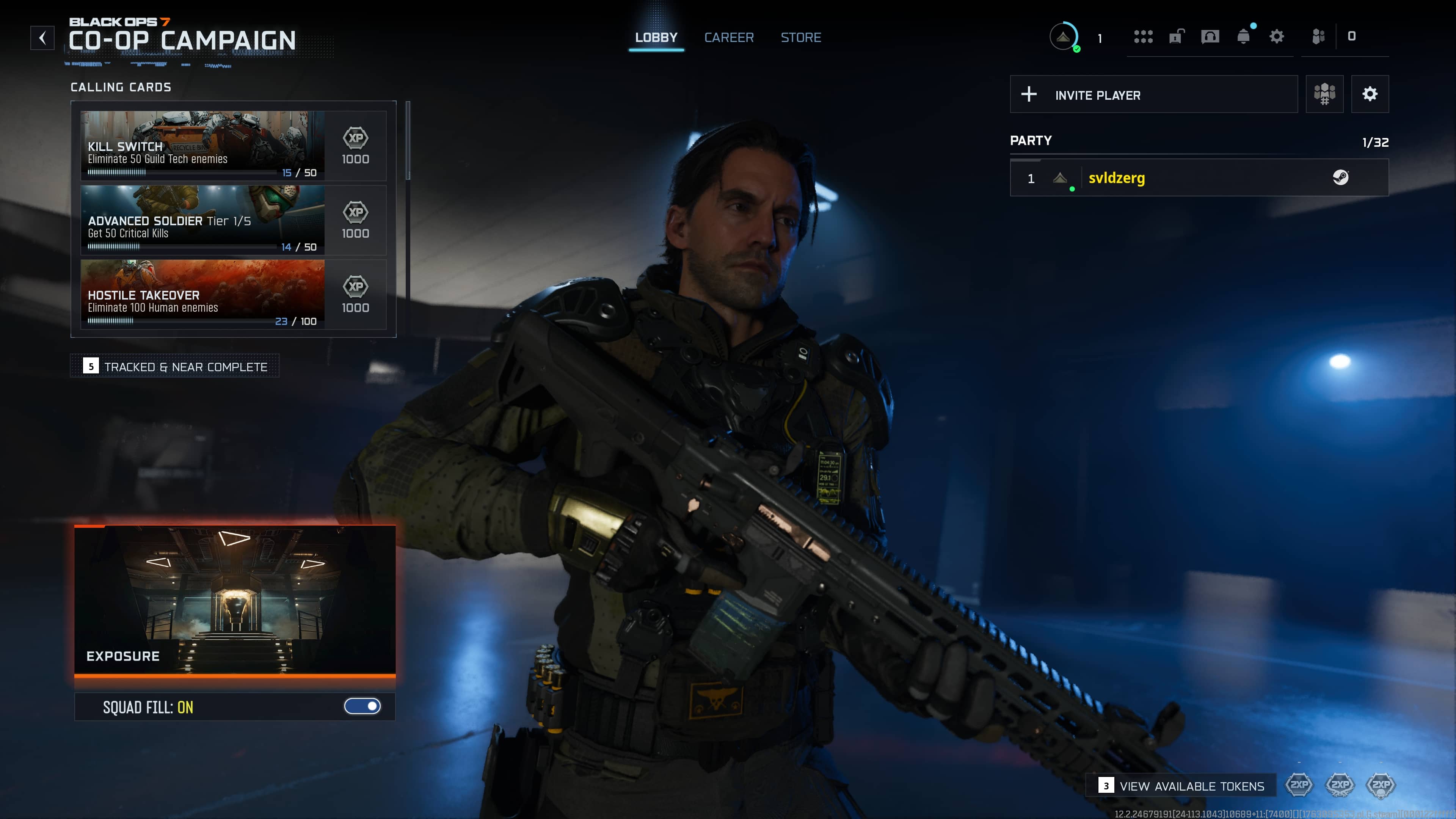Screen dimensions: 1456x819
Task: Open notifications bell in top bar
Action: tap(1244, 37)
